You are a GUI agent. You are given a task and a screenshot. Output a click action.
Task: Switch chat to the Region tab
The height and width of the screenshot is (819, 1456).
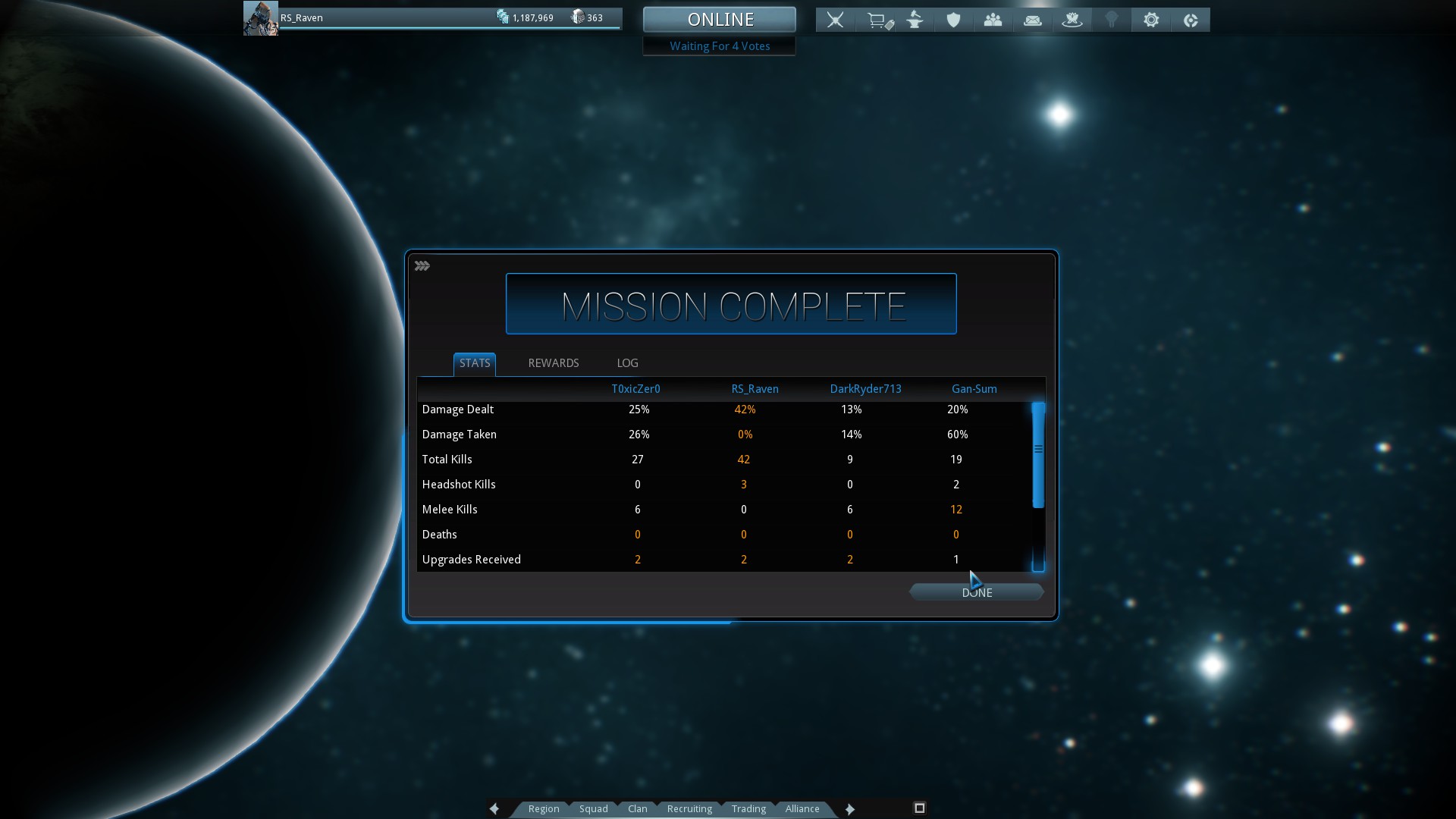point(544,808)
